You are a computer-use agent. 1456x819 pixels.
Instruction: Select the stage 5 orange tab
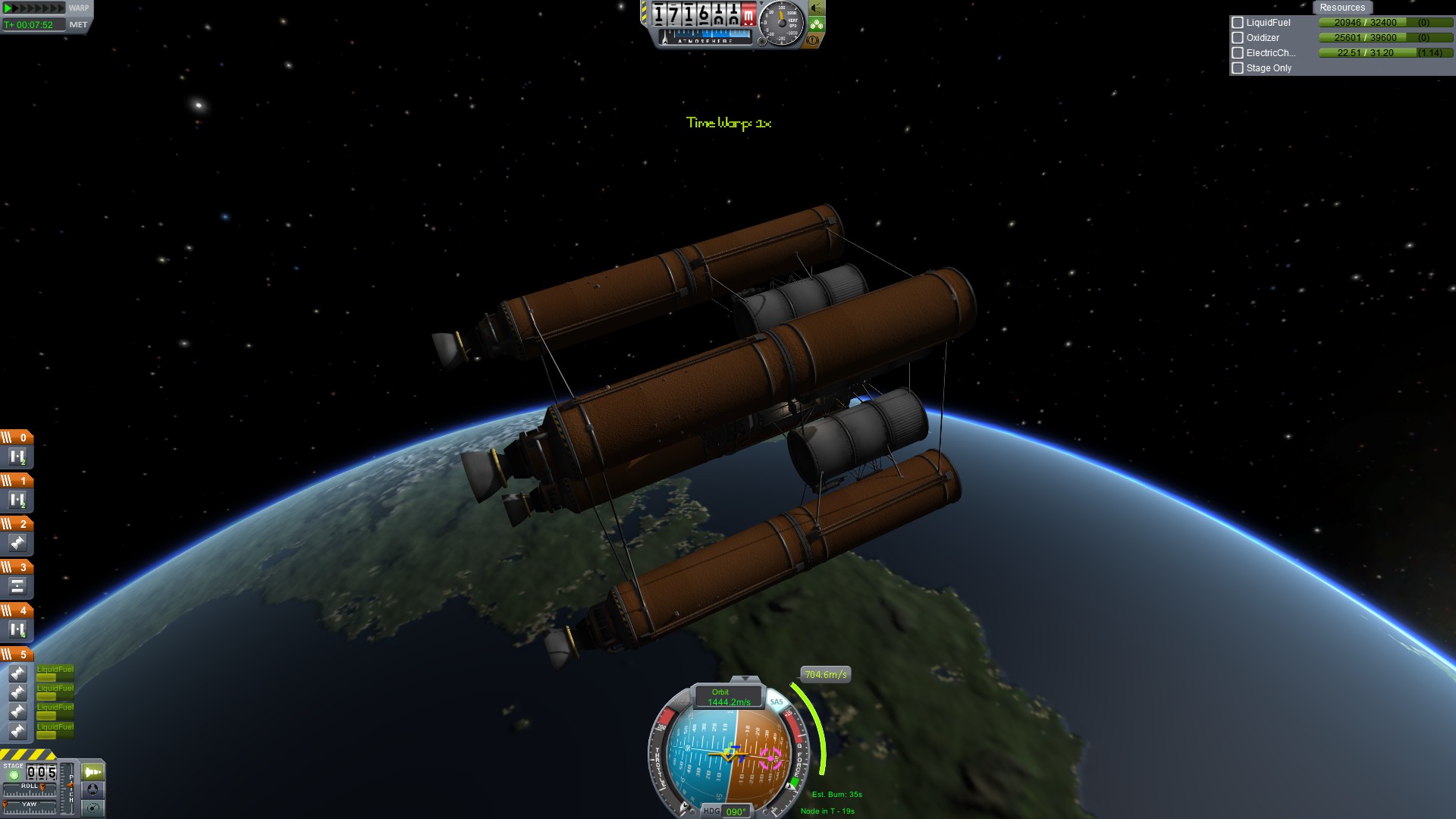click(17, 654)
